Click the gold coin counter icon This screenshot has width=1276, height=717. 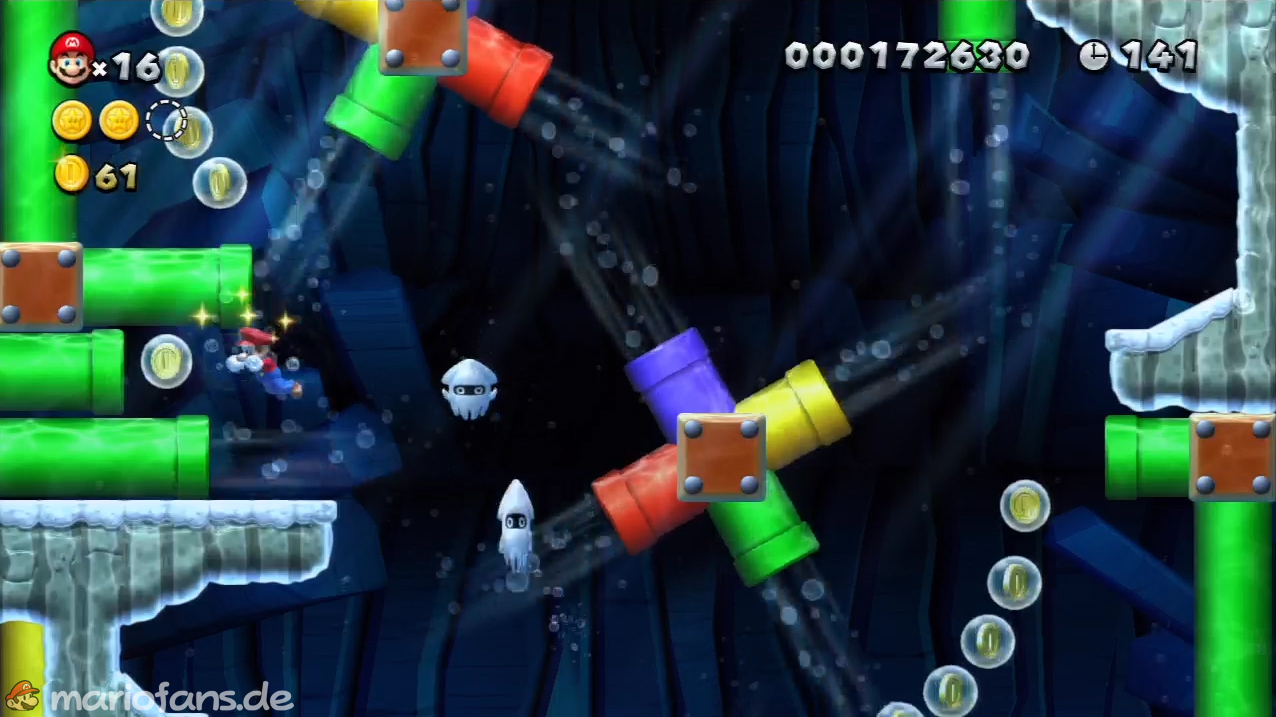tap(72, 176)
